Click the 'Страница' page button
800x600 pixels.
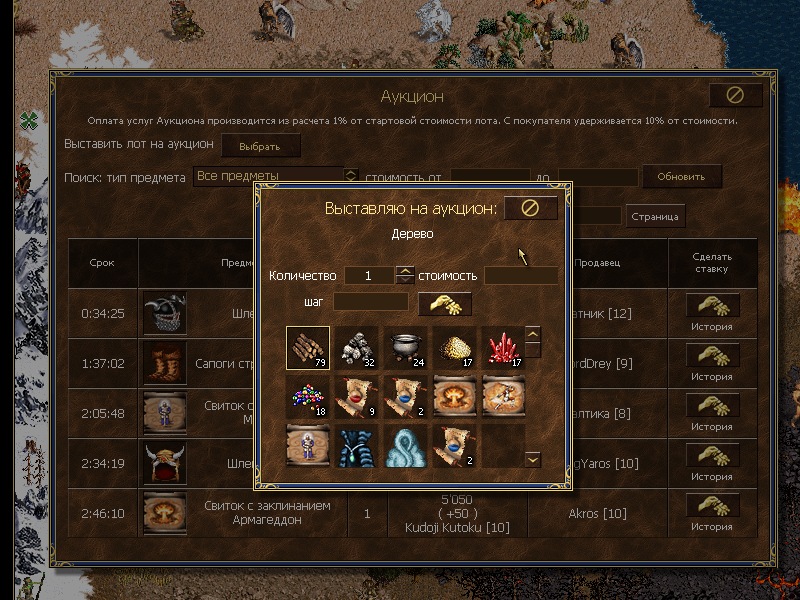(x=655, y=216)
